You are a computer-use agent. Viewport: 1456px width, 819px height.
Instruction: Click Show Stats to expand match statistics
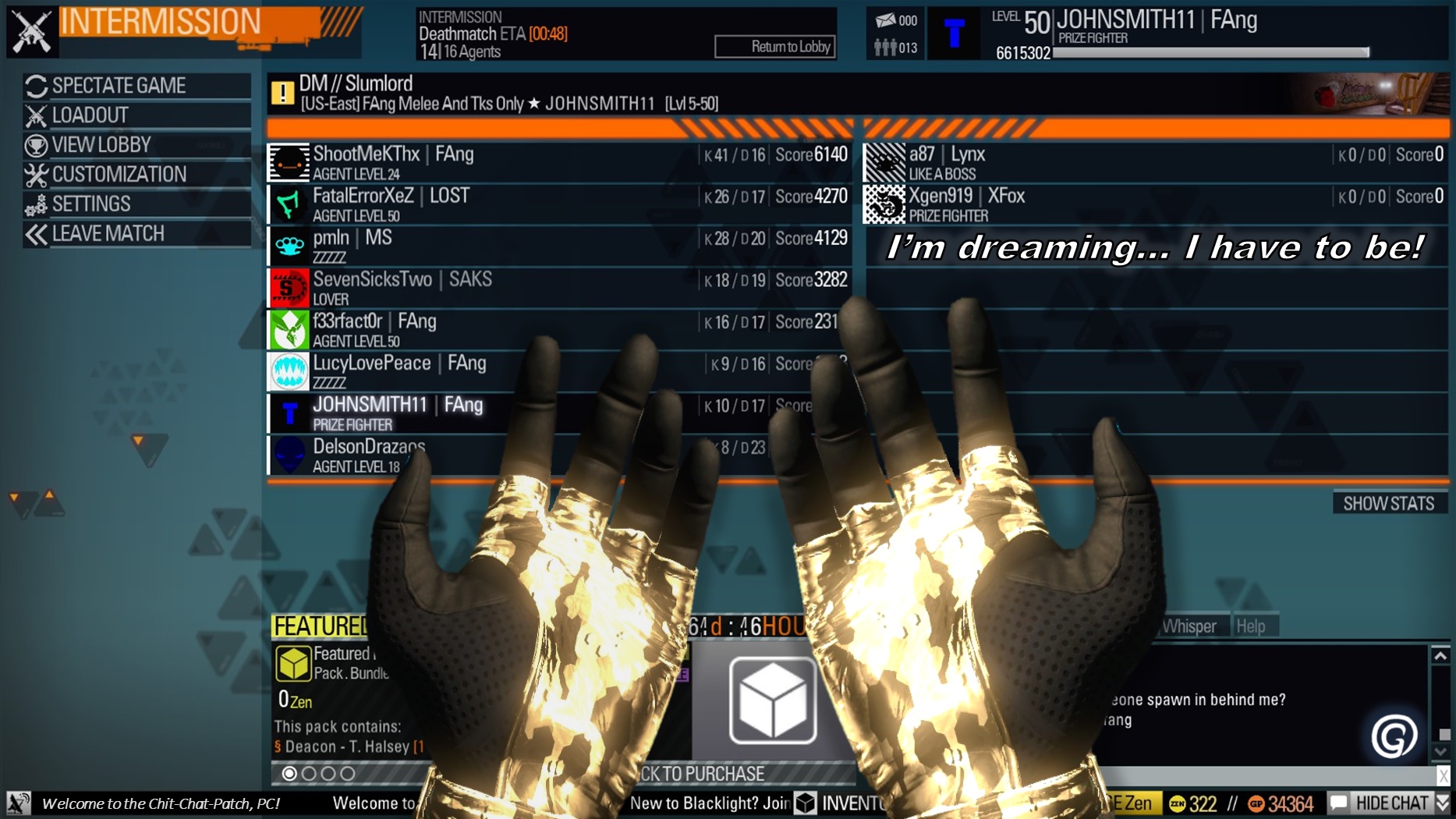tap(1390, 503)
